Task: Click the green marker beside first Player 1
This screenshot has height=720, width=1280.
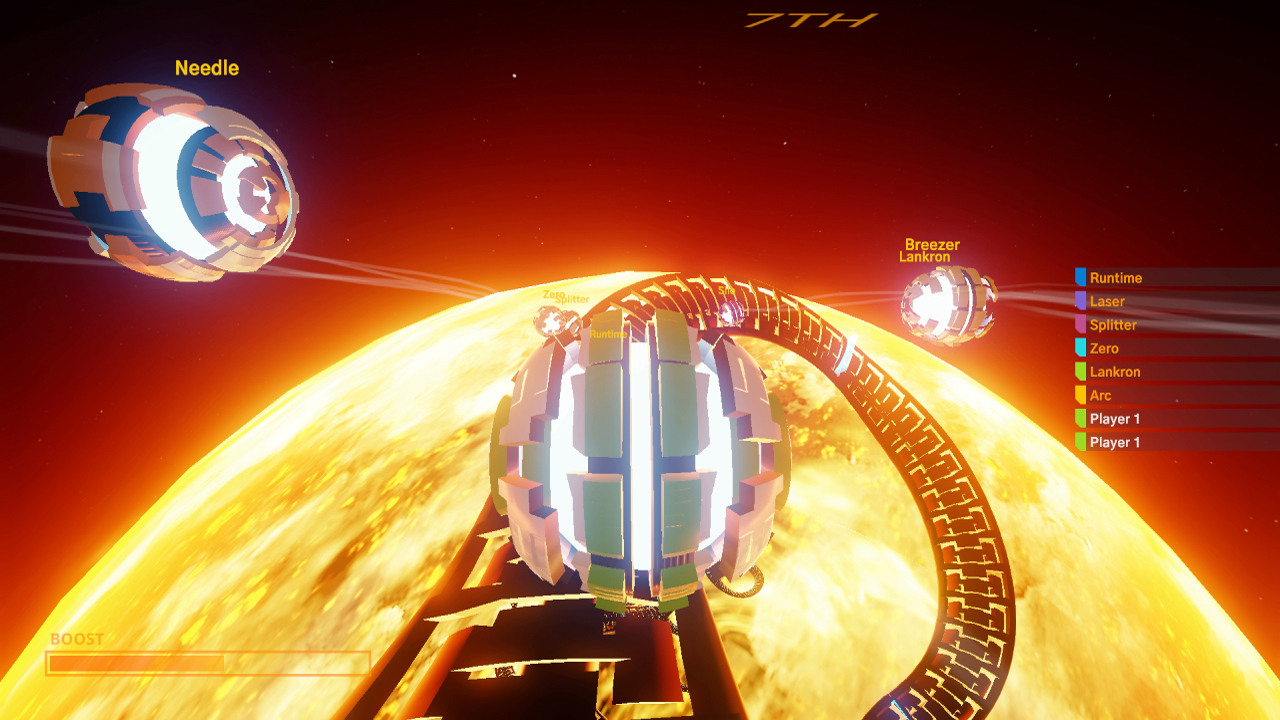Action: 1081,418
